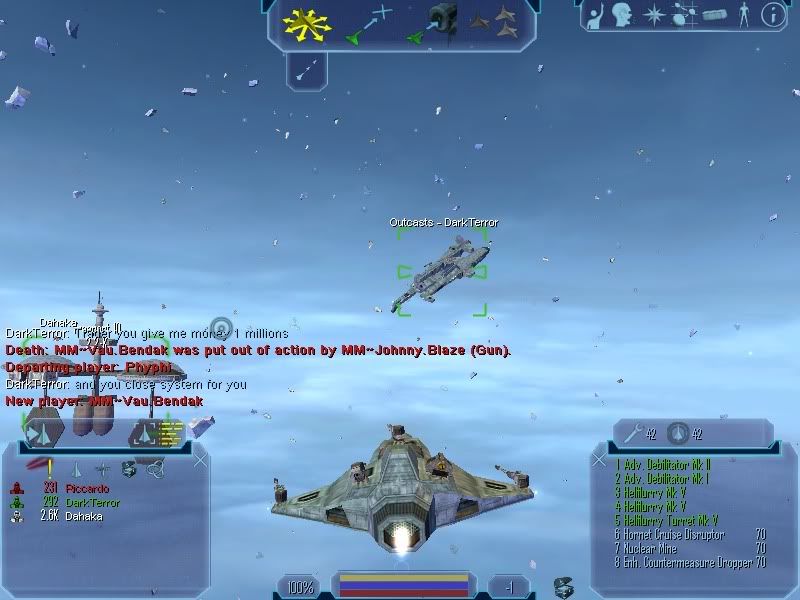Open the Nav Map compass-star icon
The image size is (800, 600).
pos(655,14)
